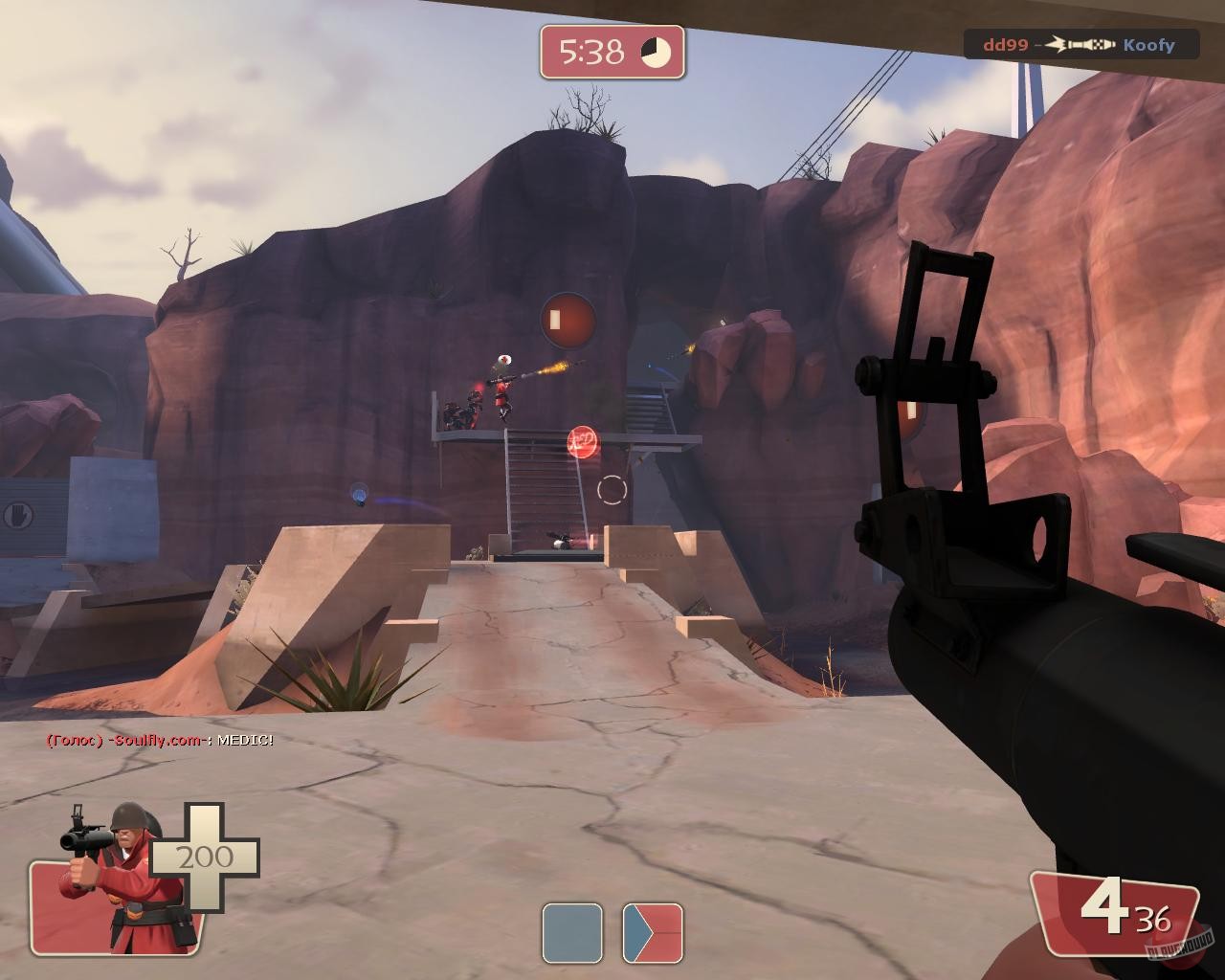The width and height of the screenshot is (1225, 980).
Task: Expand the timer panel at top center
Action: click(x=612, y=47)
